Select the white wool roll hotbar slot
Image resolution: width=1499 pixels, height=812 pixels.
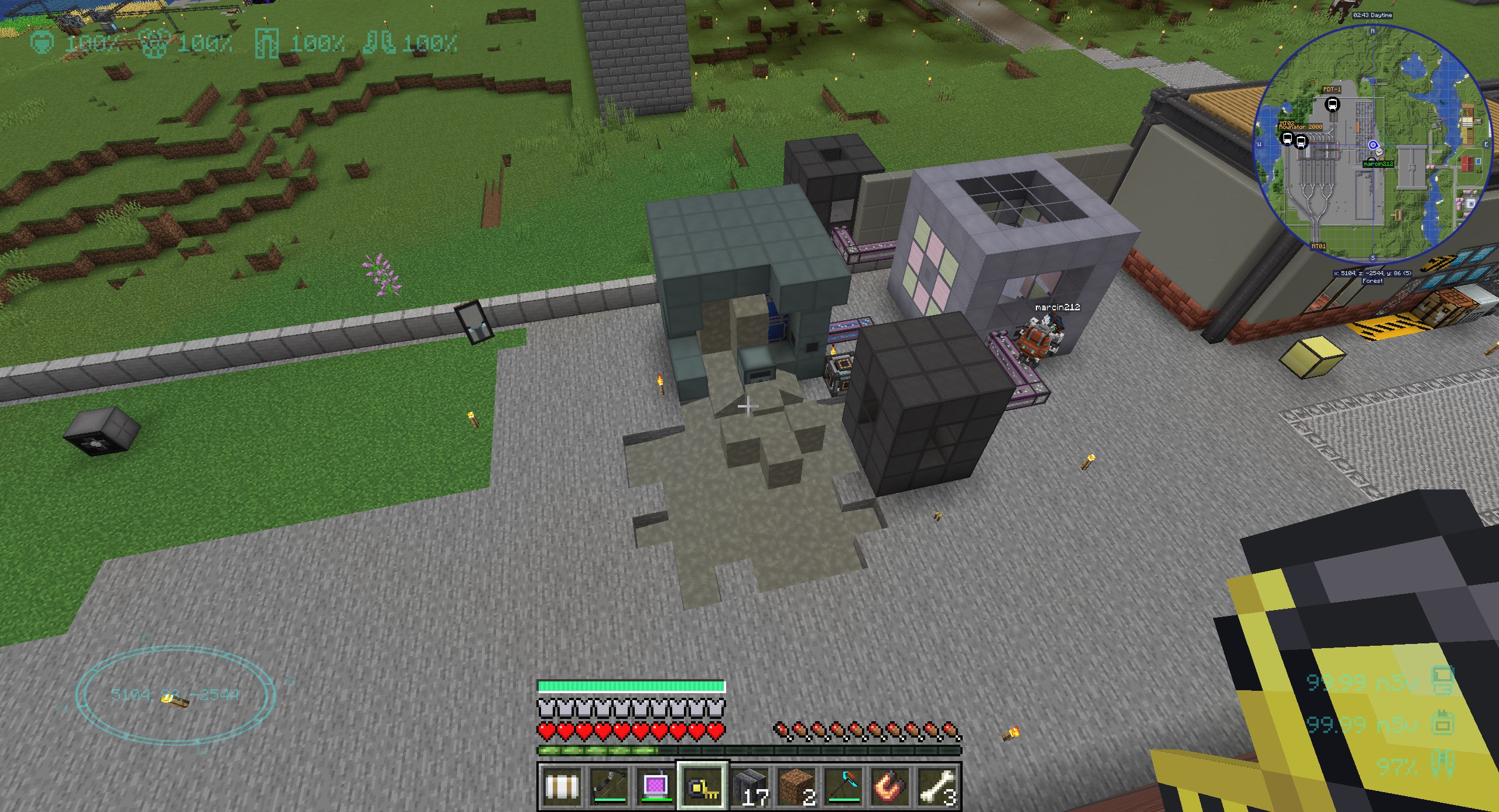562,786
